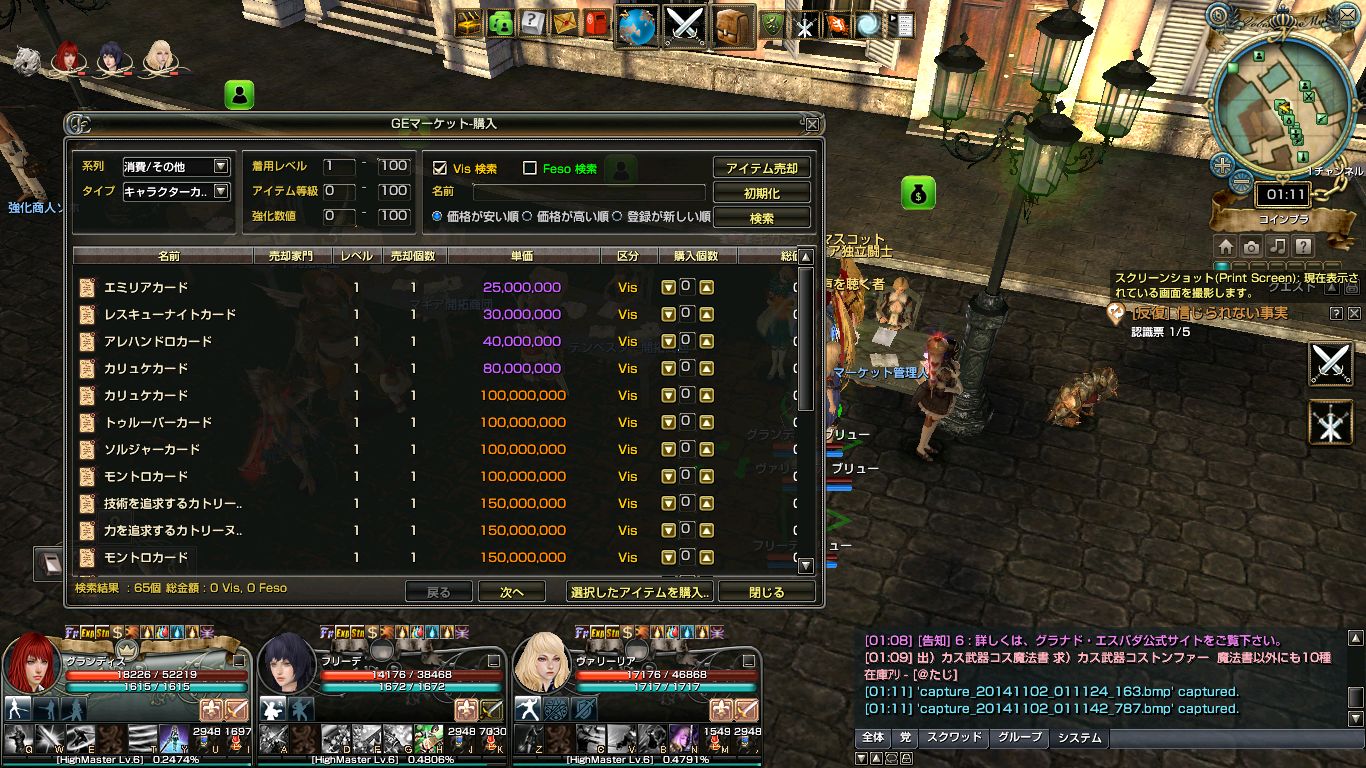Image resolution: width=1366 pixels, height=768 pixels.
Task: Go to the next page with 次へ
Action: click(512, 592)
